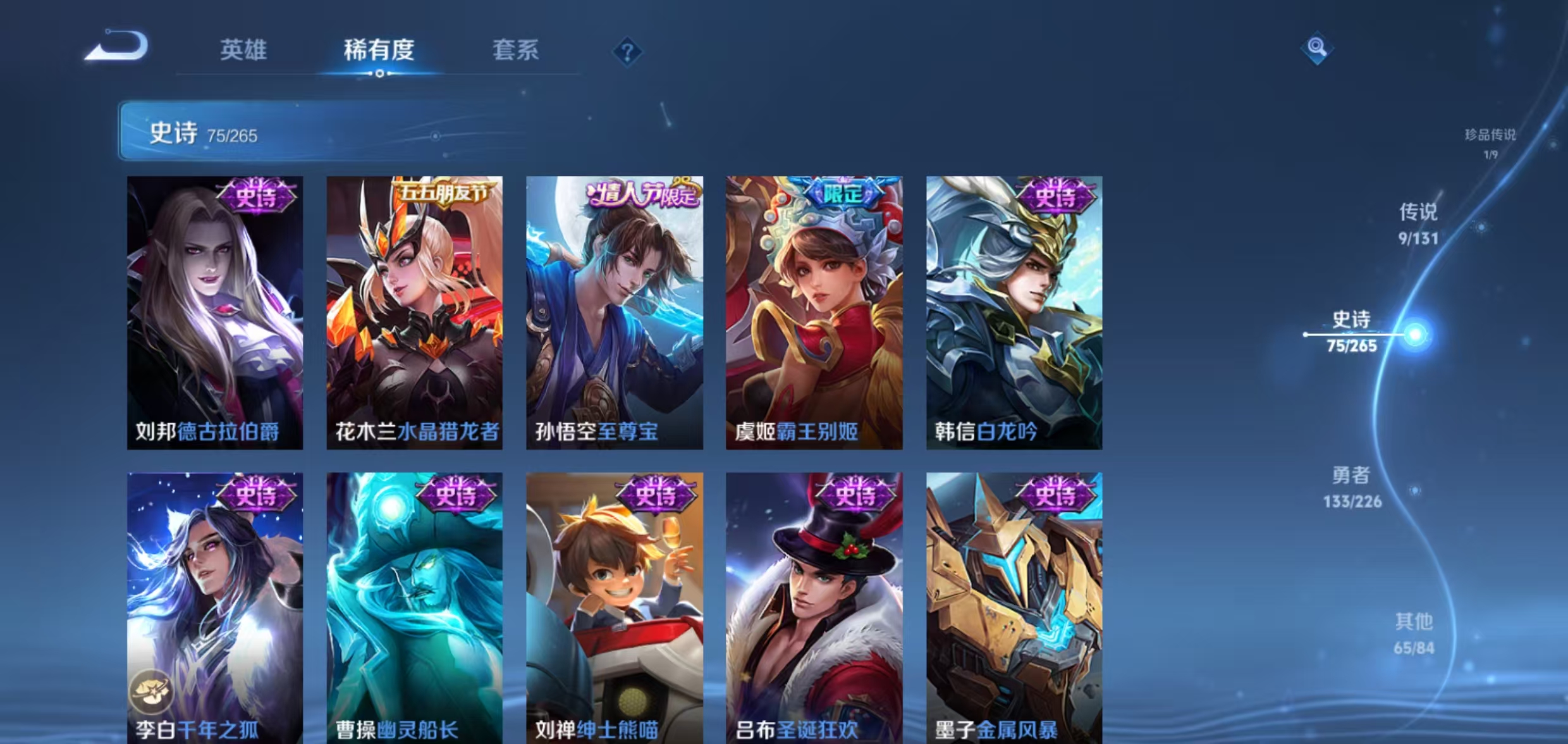Image resolution: width=1568 pixels, height=744 pixels.
Task: Select the 稀有度 tab
Action: tap(379, 51)
